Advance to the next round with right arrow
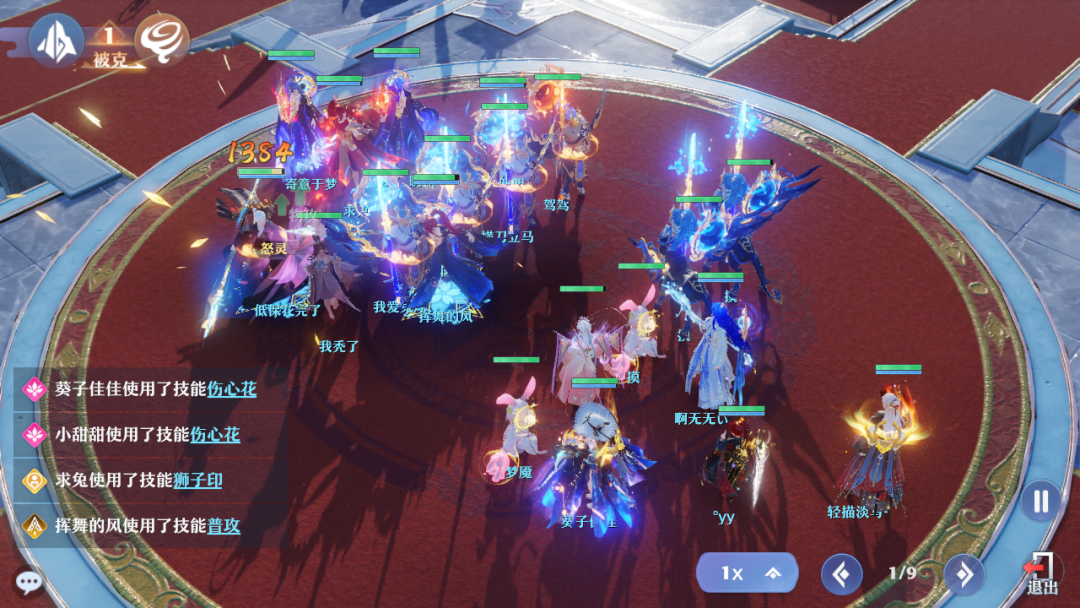This screenshot has width=1080, height=608. (x=964, y=574)
